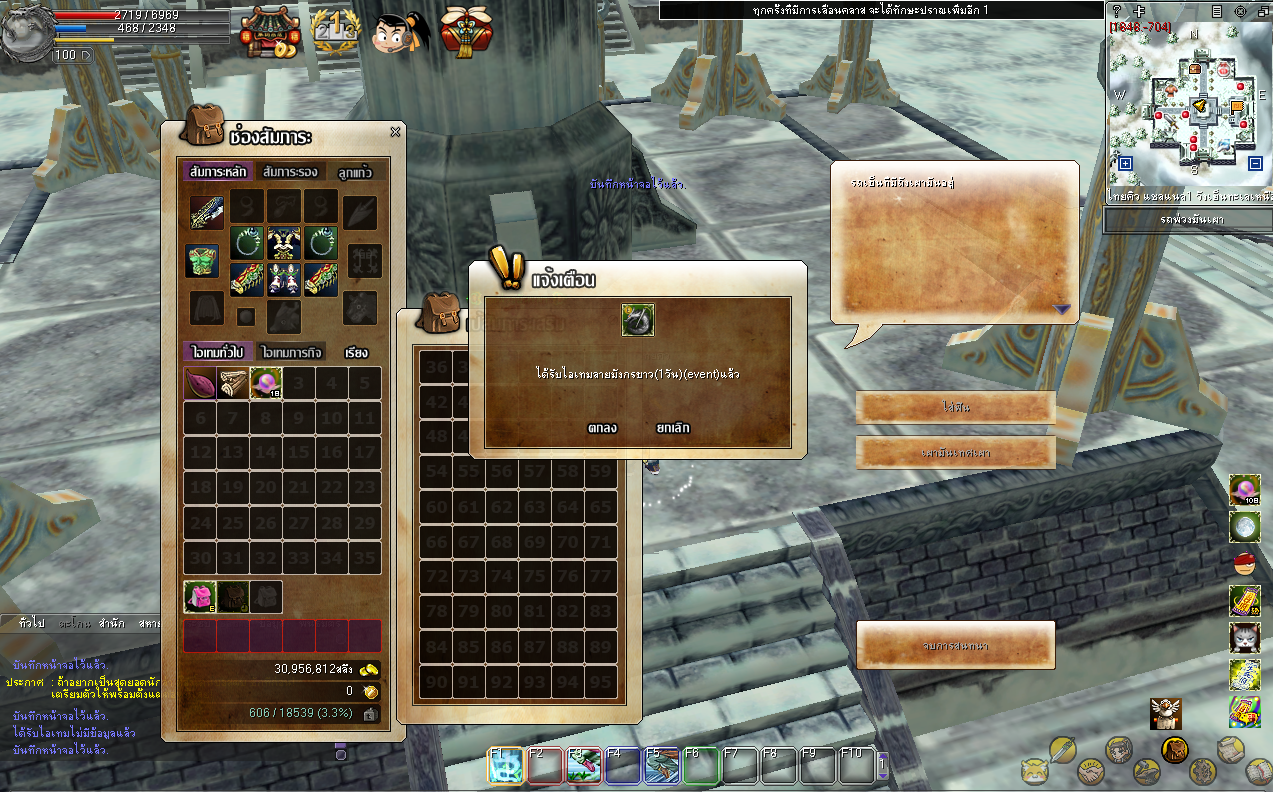Cancel the notification with ยกเลิก
The width and height of the screenshot is (1273, 792).
[672, 428]
